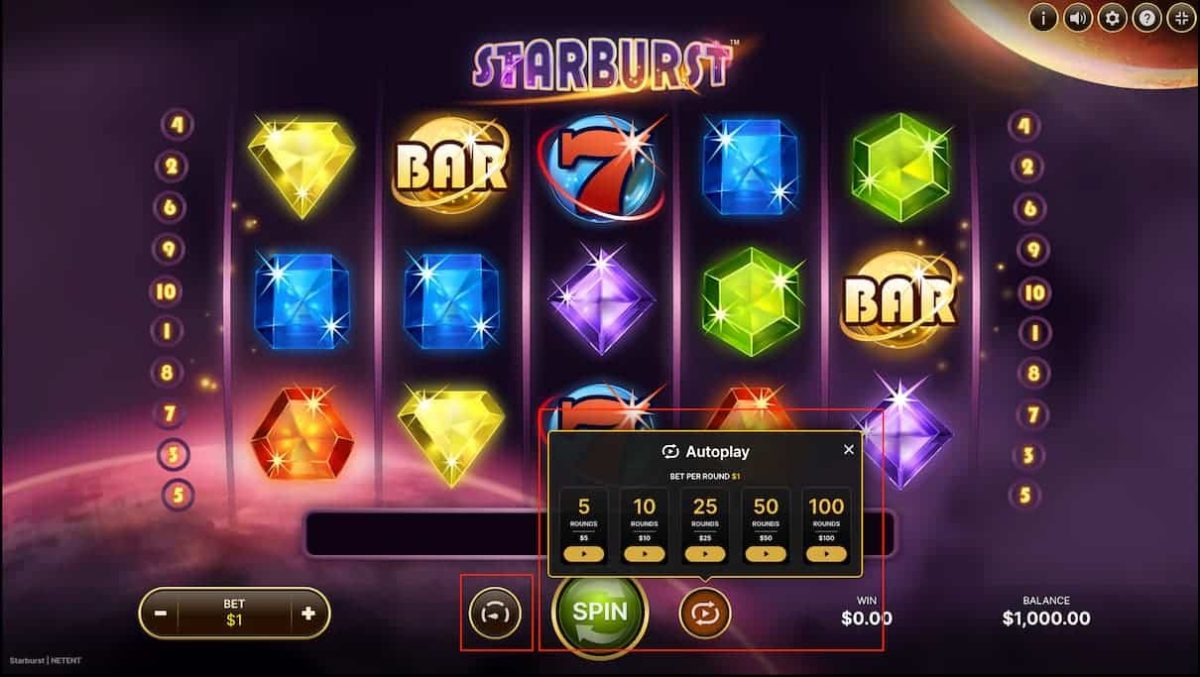Image resolution: width=1200 pixels, height=677 pixels.
Task: Increase the bet with plus button
Action: pyautogui.click(x=308, y=613)
